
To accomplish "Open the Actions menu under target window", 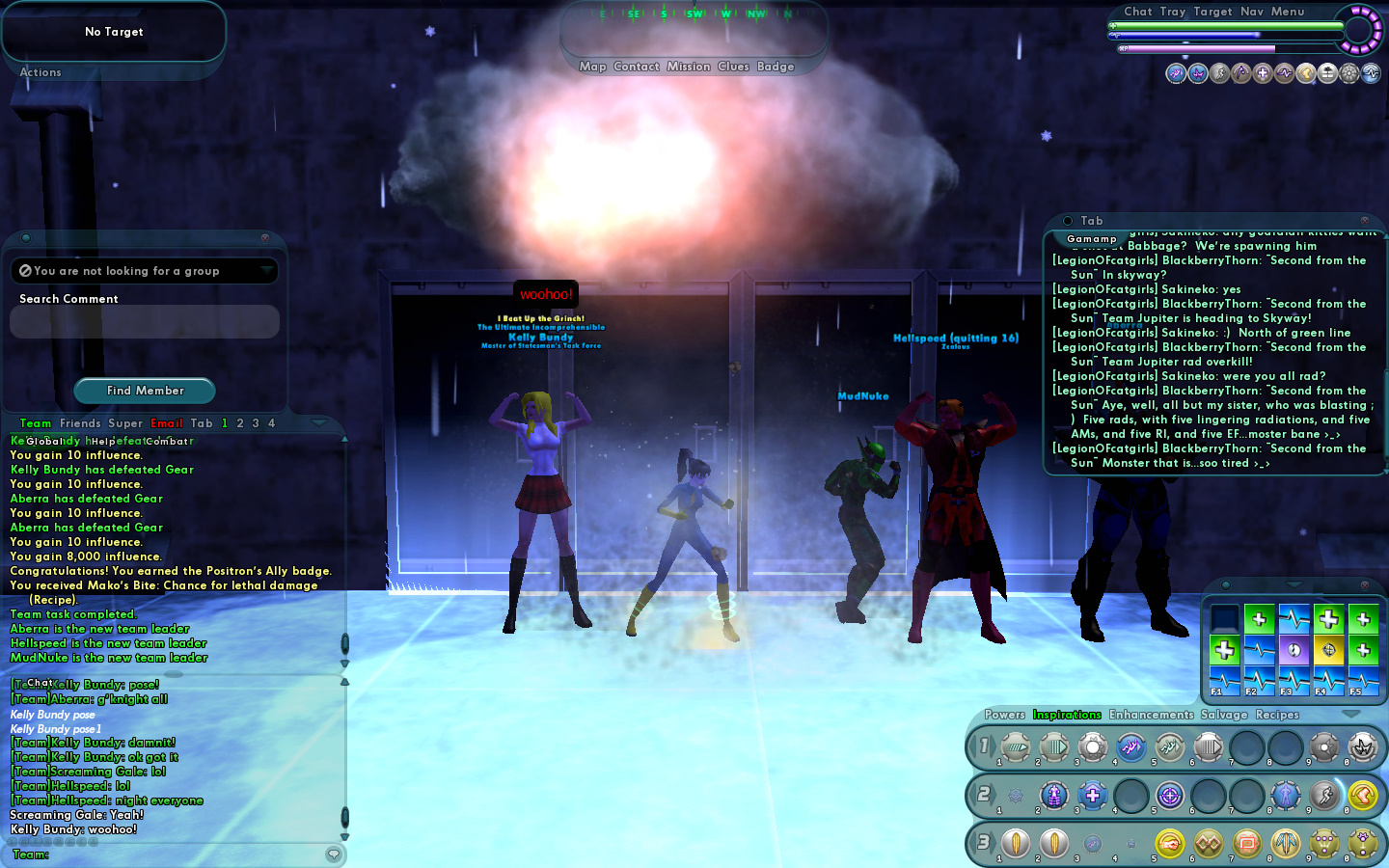I will coord(41,72).
